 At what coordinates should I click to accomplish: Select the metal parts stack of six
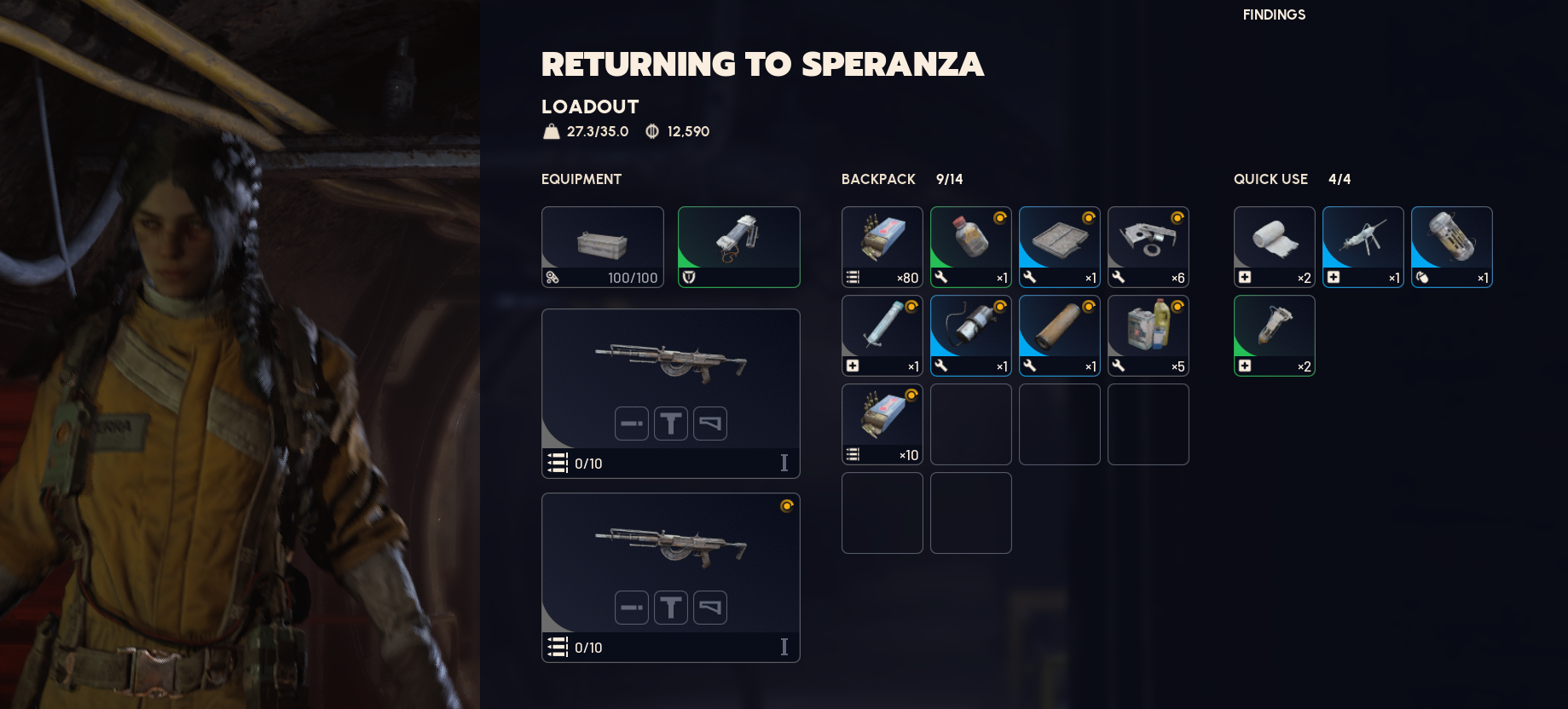point(1148,246)
